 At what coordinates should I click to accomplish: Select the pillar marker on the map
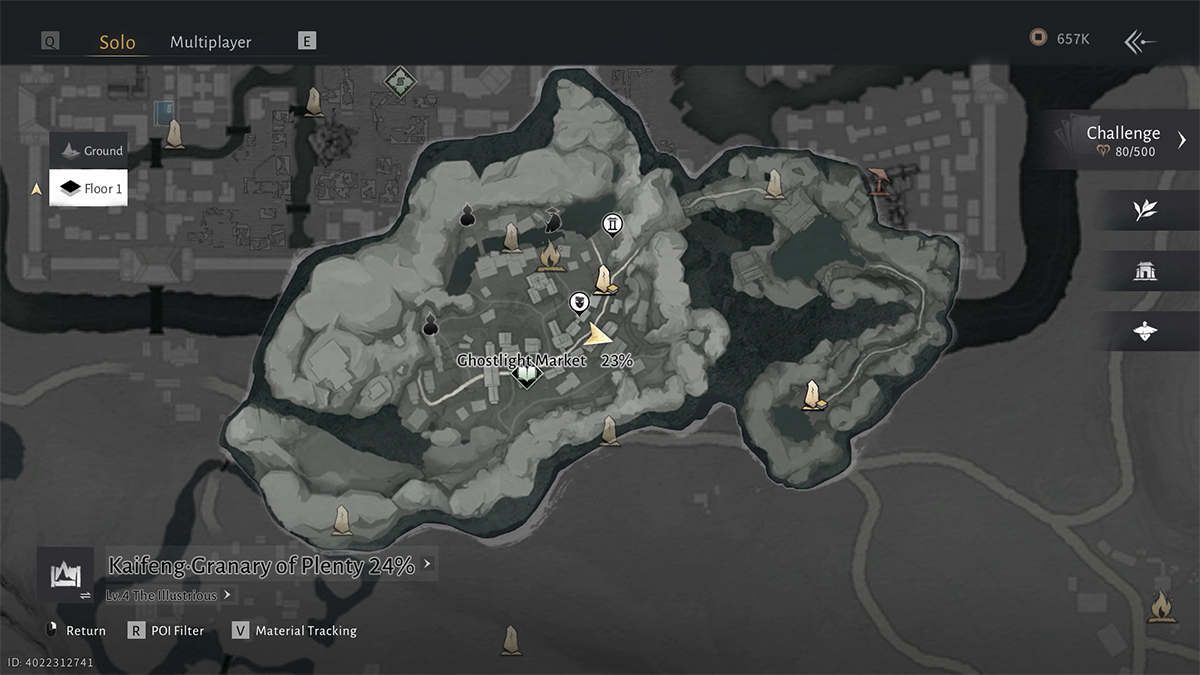pos(612,223)
